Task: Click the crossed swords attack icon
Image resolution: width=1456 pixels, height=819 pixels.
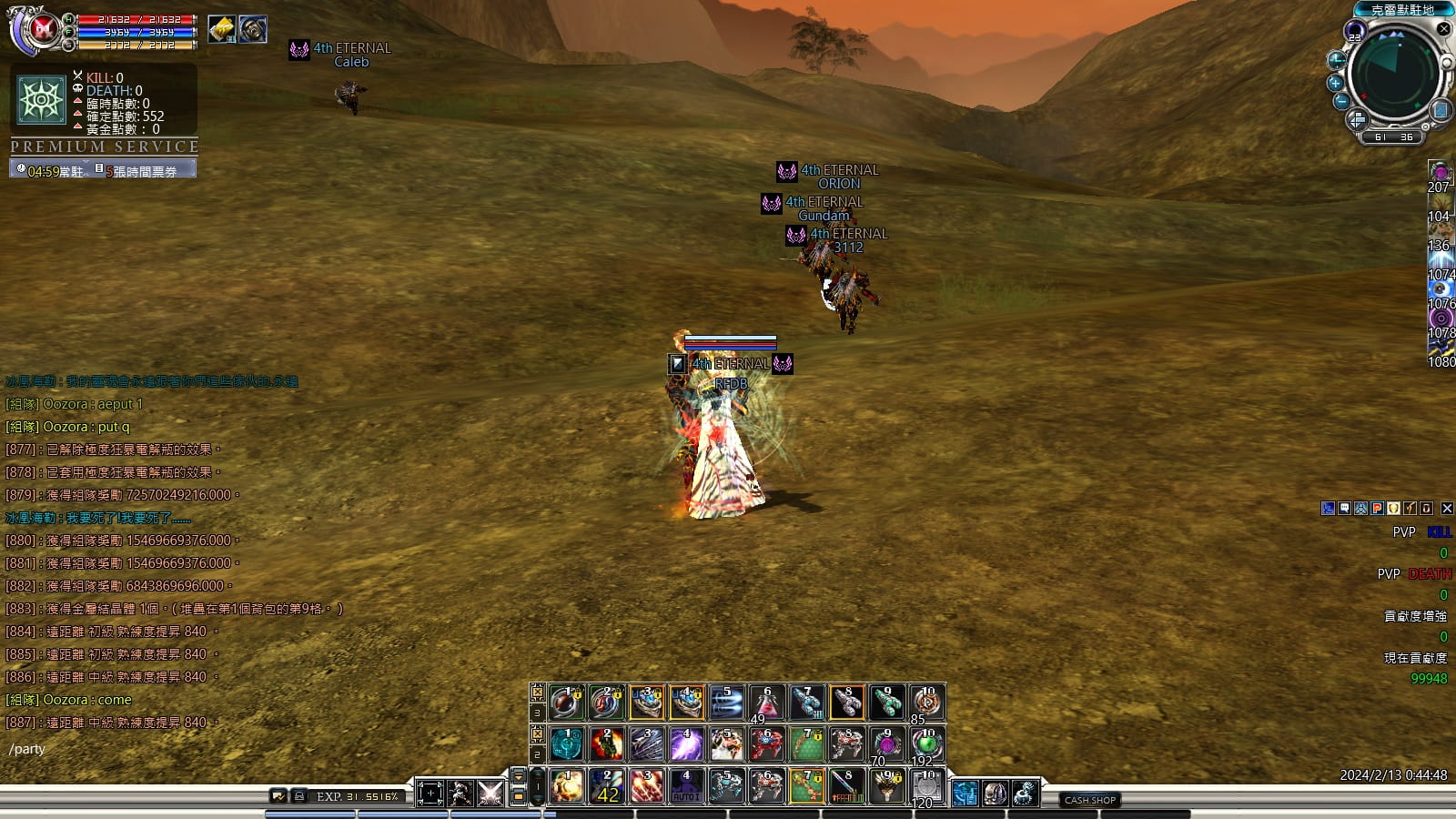Action: [x=490, y=794]
